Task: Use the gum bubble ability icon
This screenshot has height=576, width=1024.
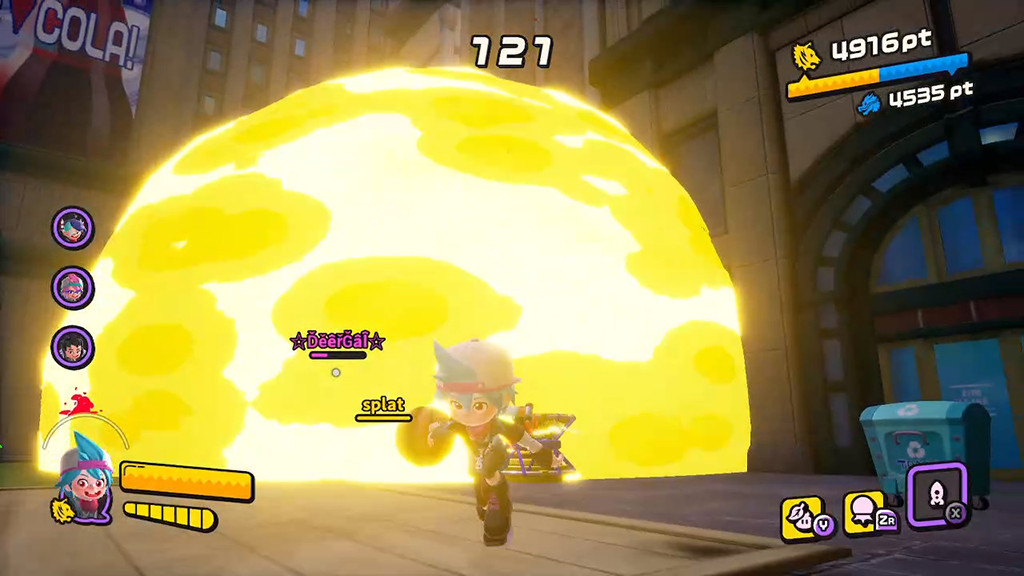Action: tap(865, 512)
